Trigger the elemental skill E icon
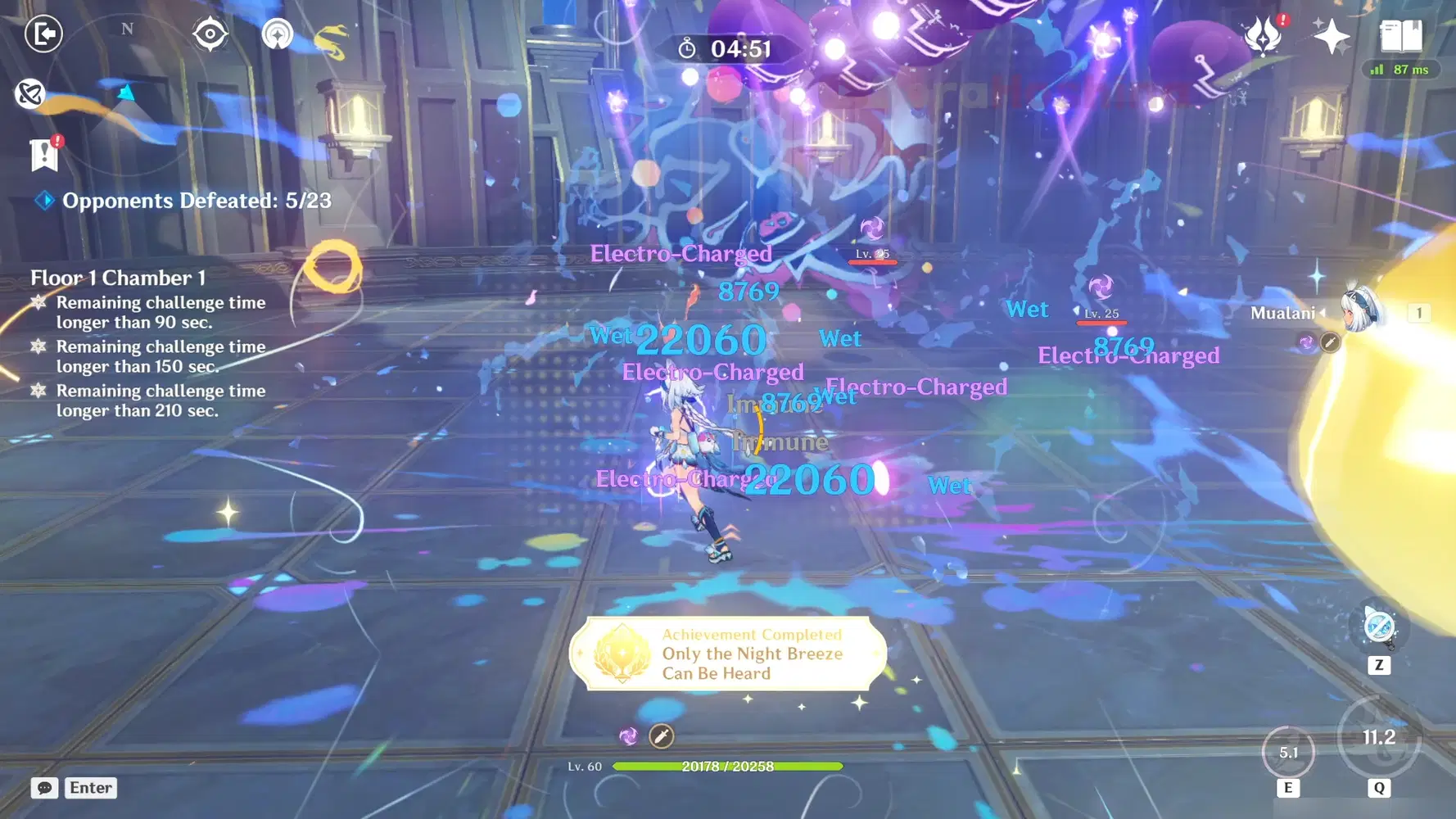The image size is (1456, 819). [x=1291, y=751]
